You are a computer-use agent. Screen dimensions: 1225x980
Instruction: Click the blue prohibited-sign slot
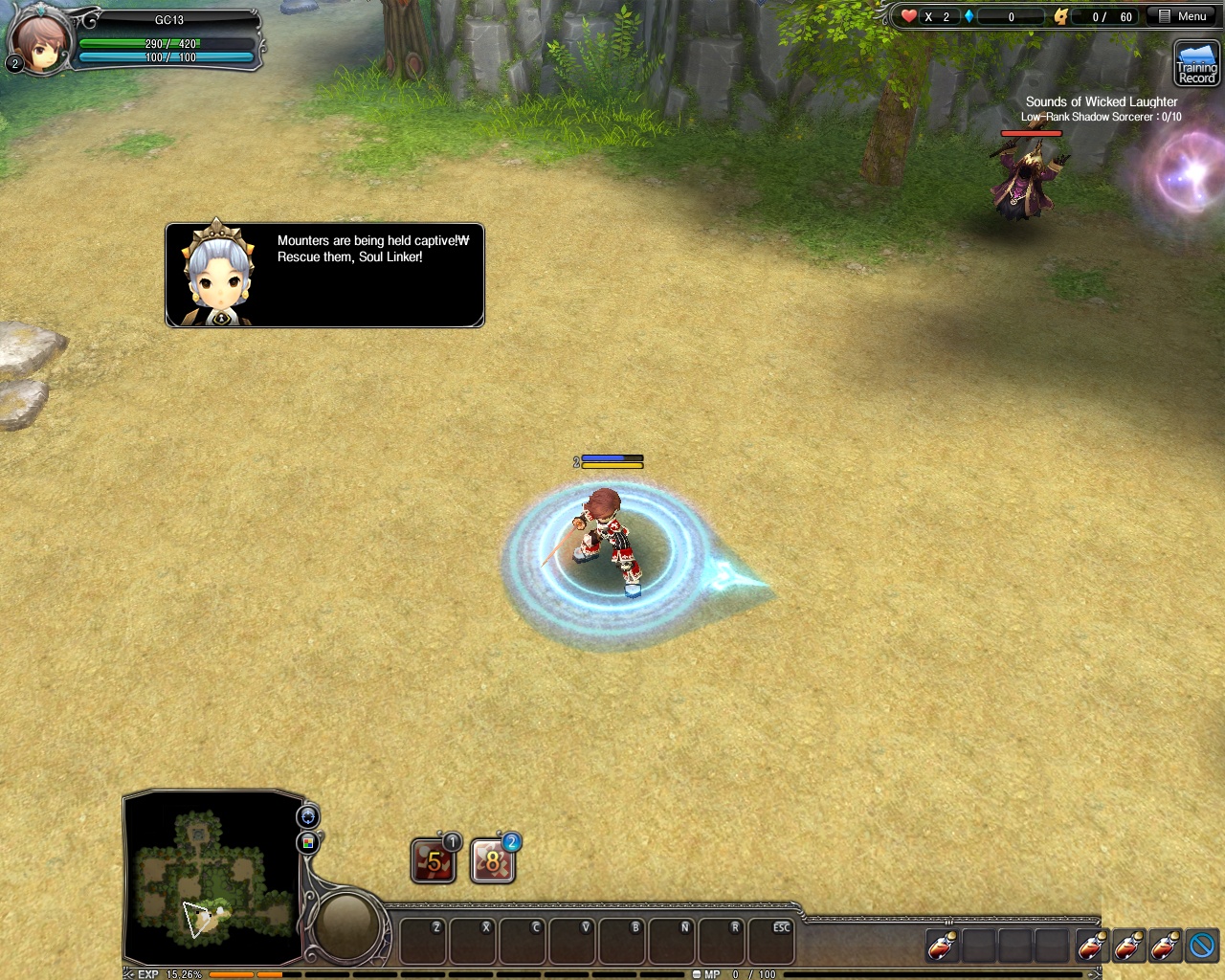(x=1202, y=946)
